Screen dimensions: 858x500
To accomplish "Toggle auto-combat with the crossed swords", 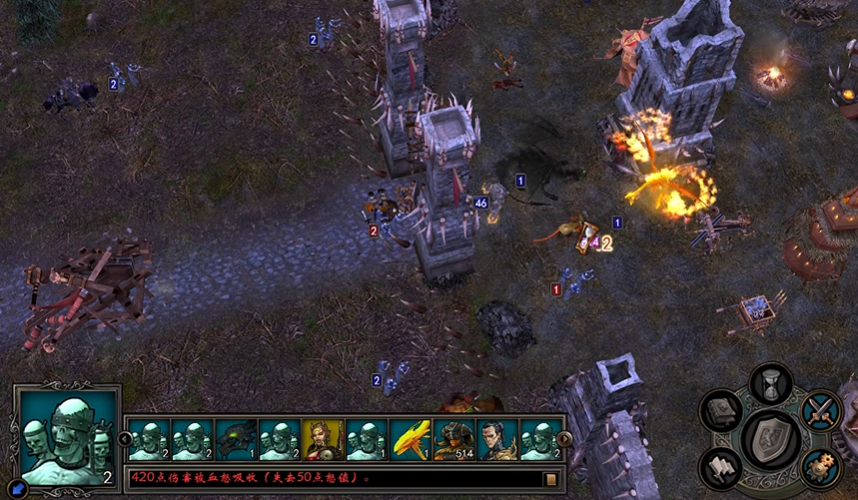I will coord(821,410).
